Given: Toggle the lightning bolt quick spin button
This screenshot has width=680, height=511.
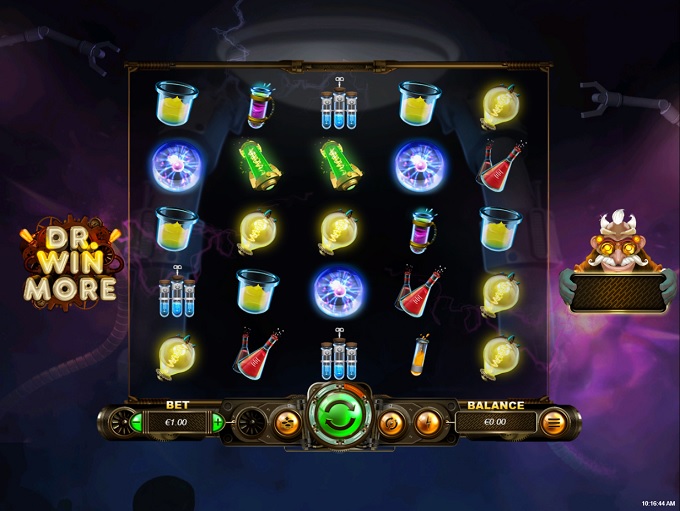Looking at the screenshot, I should [427, 422].
